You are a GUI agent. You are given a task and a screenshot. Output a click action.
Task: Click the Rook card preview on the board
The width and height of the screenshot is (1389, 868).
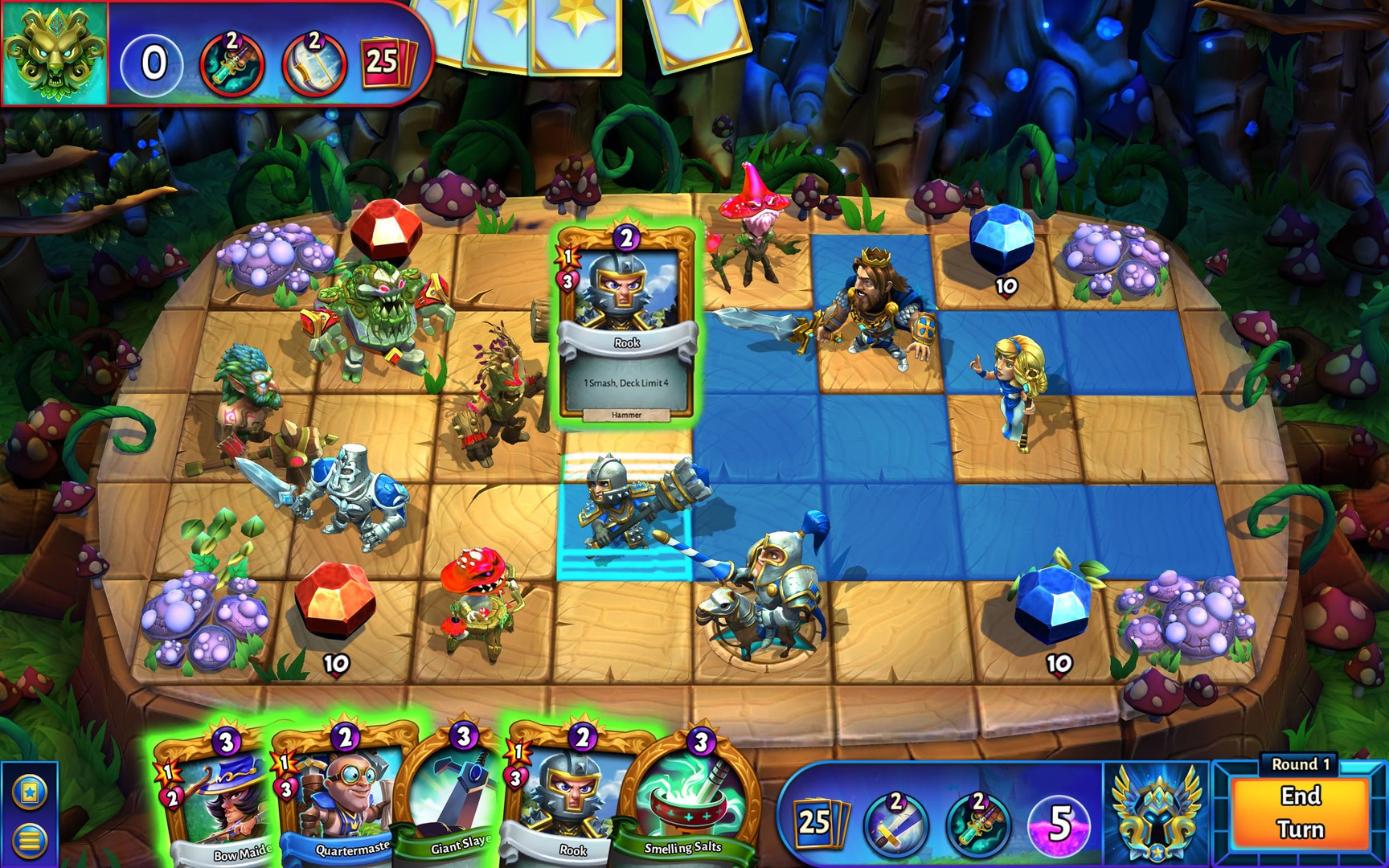[x=625, y=321]
